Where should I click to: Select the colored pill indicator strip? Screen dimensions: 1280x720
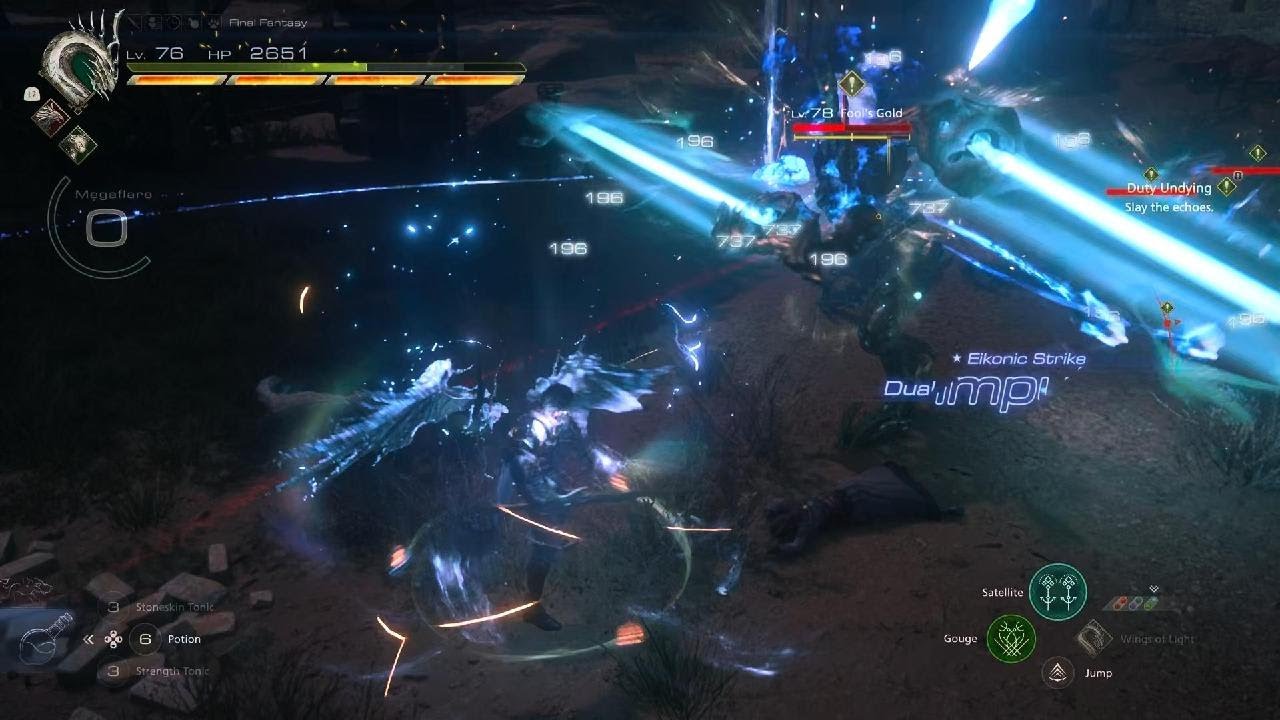(x=1131, y=604)
